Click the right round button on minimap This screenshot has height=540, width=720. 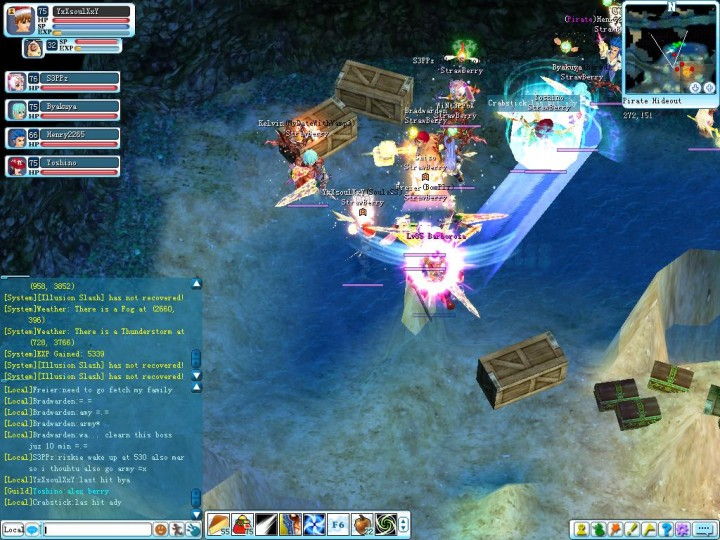coord(708,88)
